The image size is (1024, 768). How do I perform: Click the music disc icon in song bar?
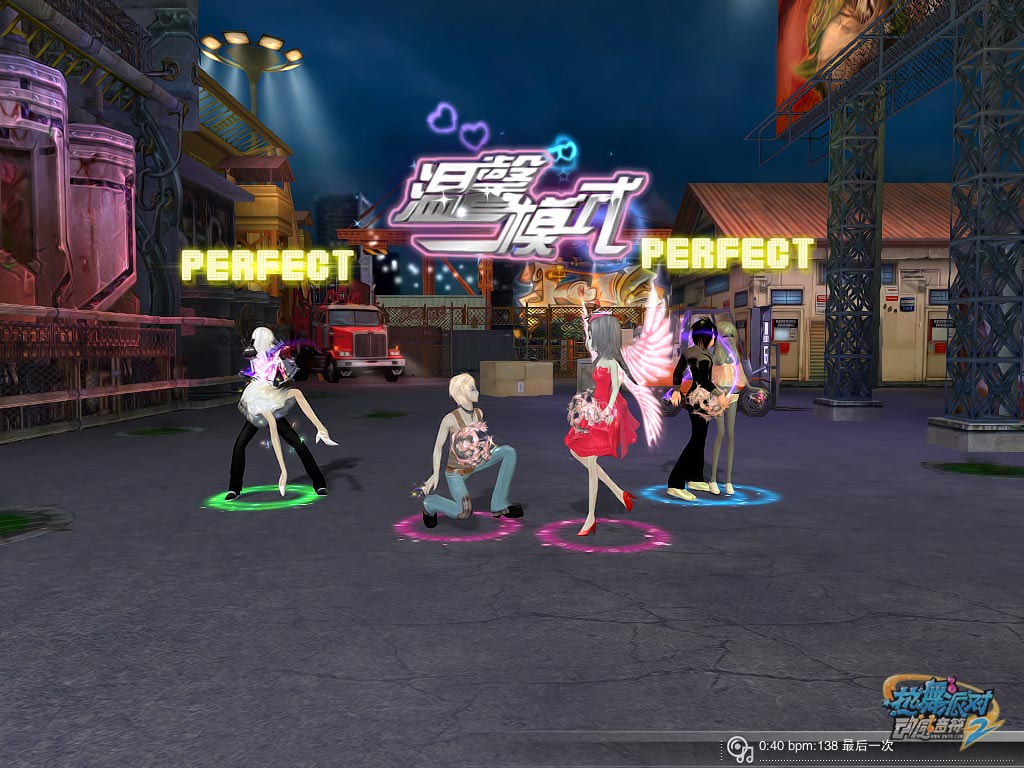(739, 747)
